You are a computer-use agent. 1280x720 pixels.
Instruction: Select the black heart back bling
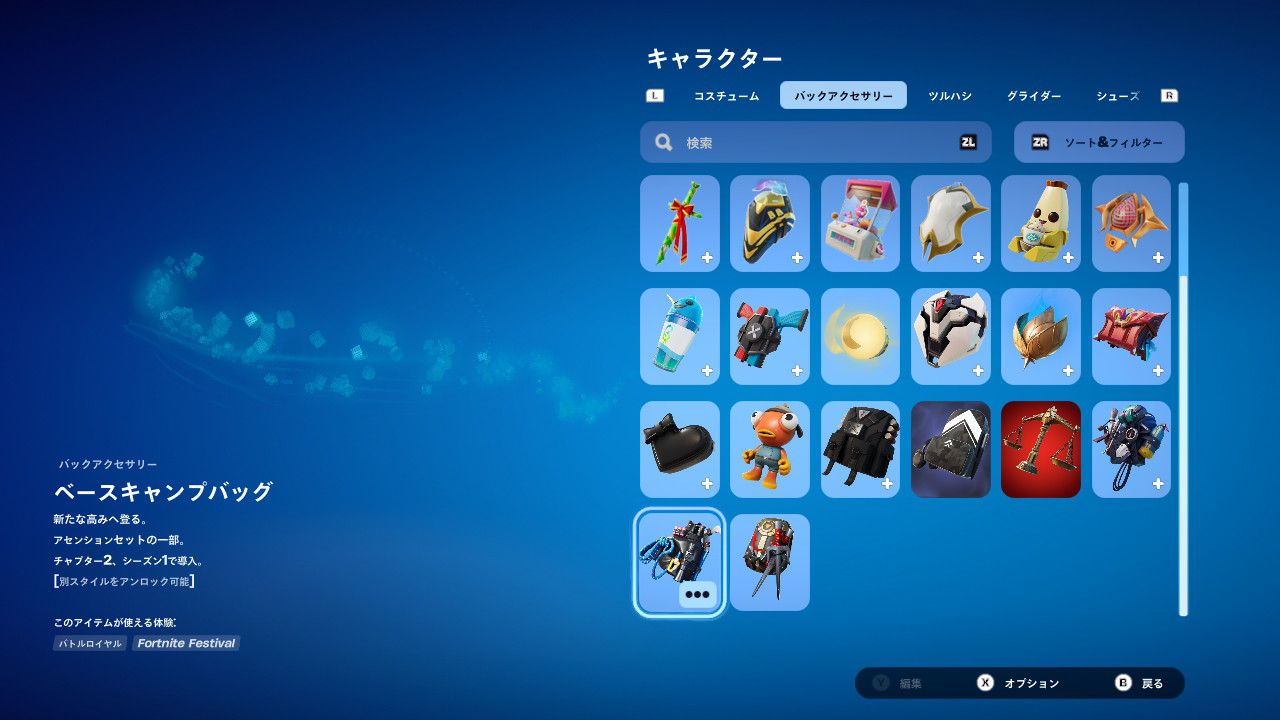point(680,449)
